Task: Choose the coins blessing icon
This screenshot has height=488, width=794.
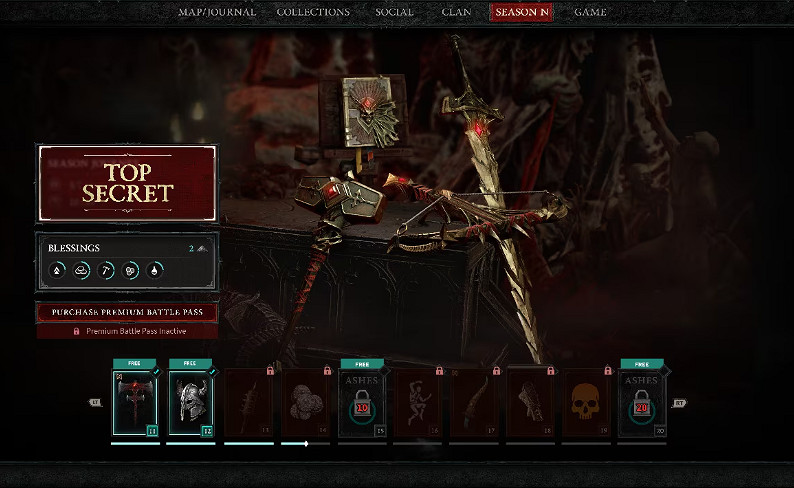Action: coord(131,270)
